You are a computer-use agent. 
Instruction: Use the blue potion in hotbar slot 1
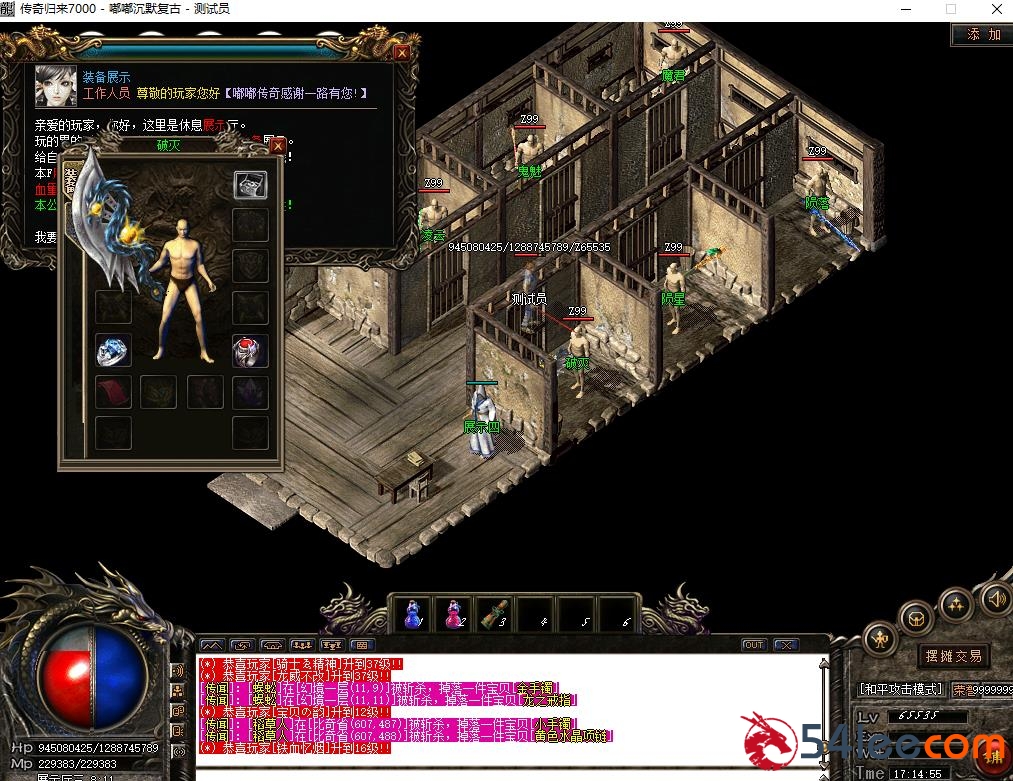412,614
